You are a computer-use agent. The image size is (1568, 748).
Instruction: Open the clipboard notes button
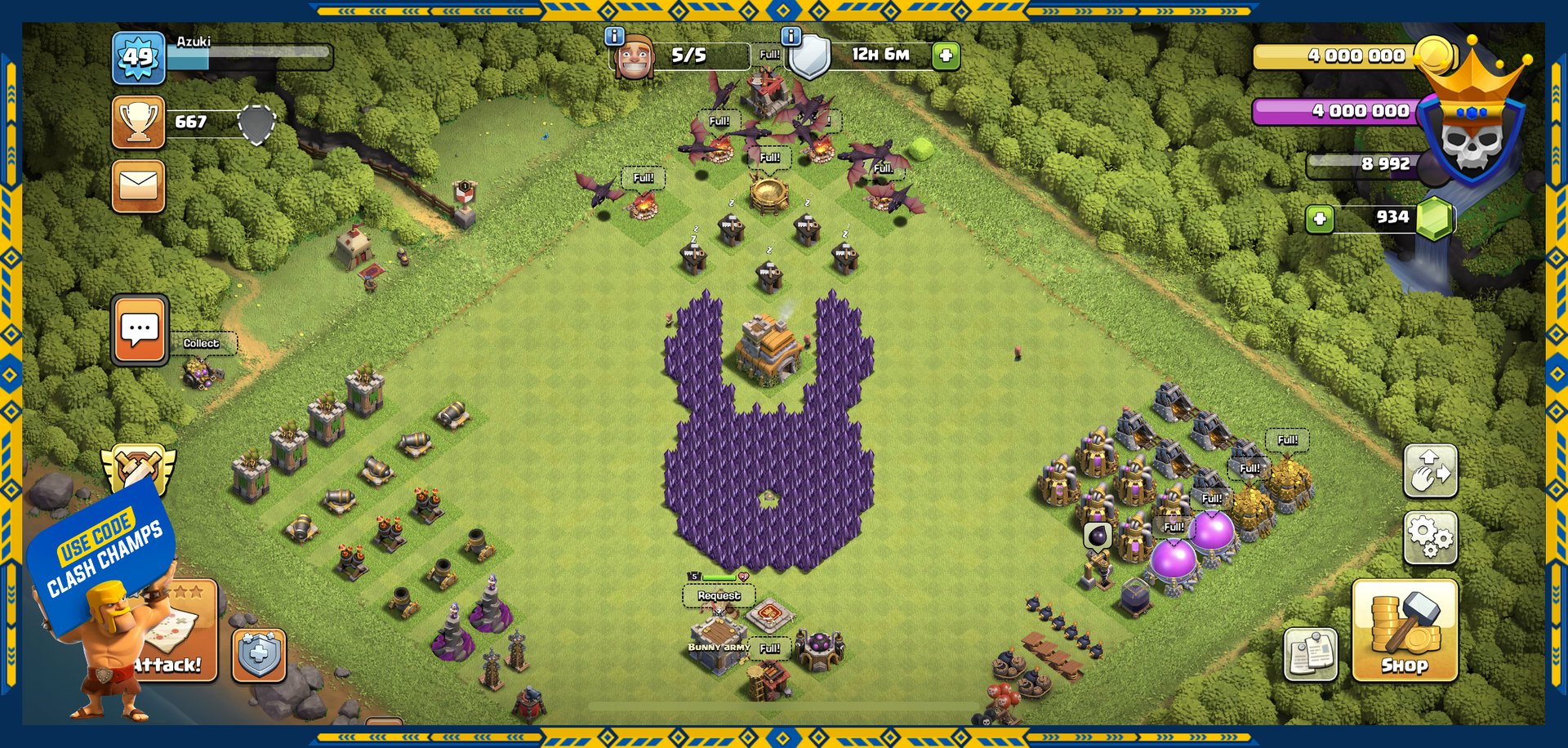coord(1310,653)
